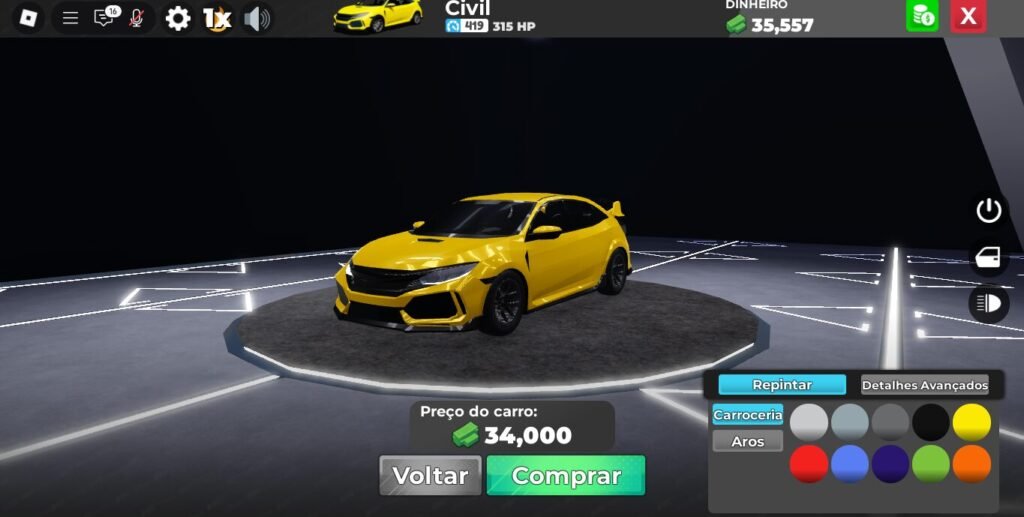The height and width of the screenshot is (517, 1024).
Task: Choose the black color swatch
Action: coord(931,423)
